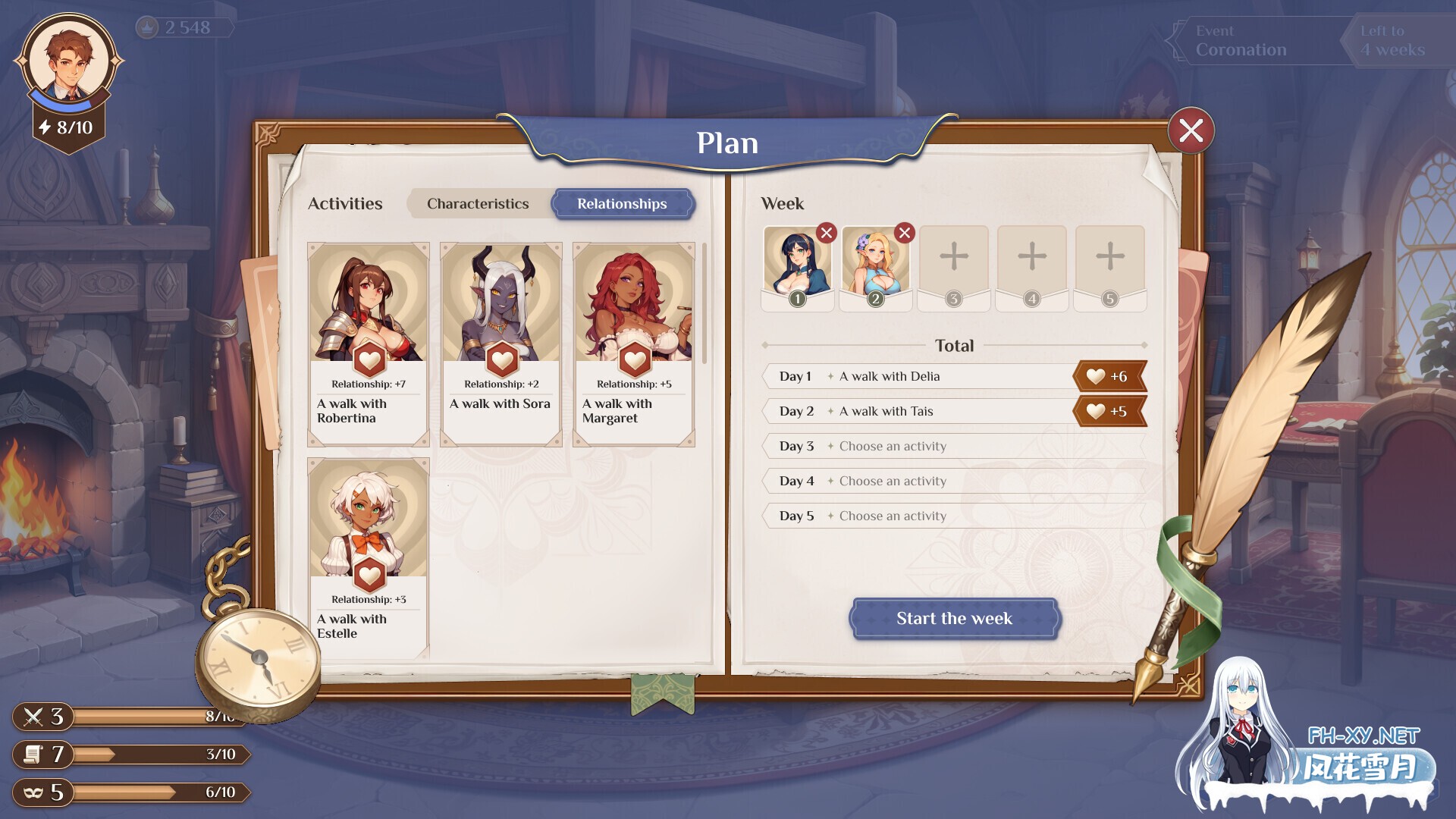Pick the Day 5 Choose an activity row
The width and height of the screenshot is (1456, 819).
coord(953,516)
